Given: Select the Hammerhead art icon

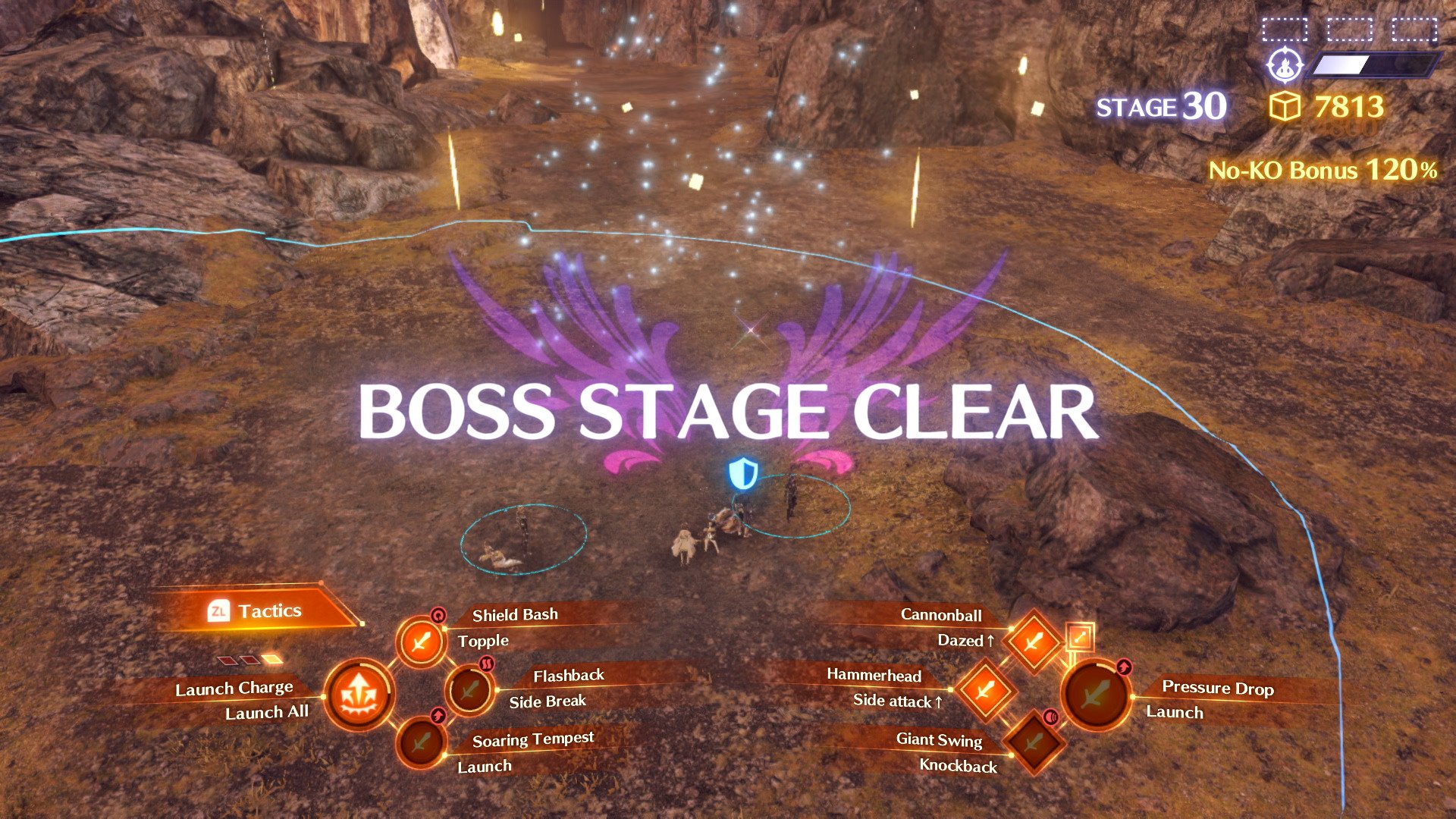Looking at the screenshot, I should pos(986,692).
